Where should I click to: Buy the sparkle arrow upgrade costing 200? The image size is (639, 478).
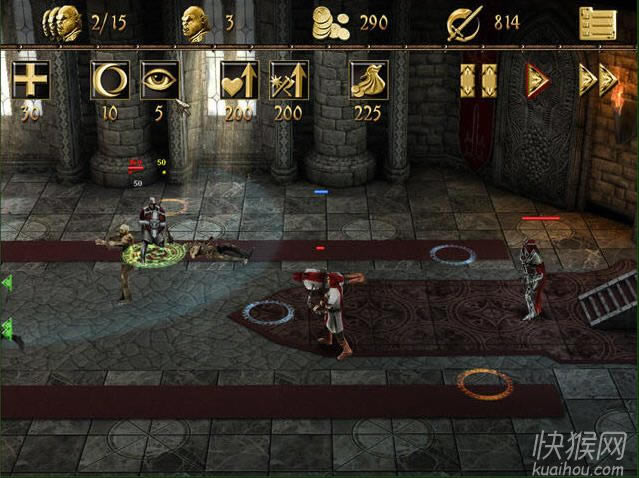point(288,80)
